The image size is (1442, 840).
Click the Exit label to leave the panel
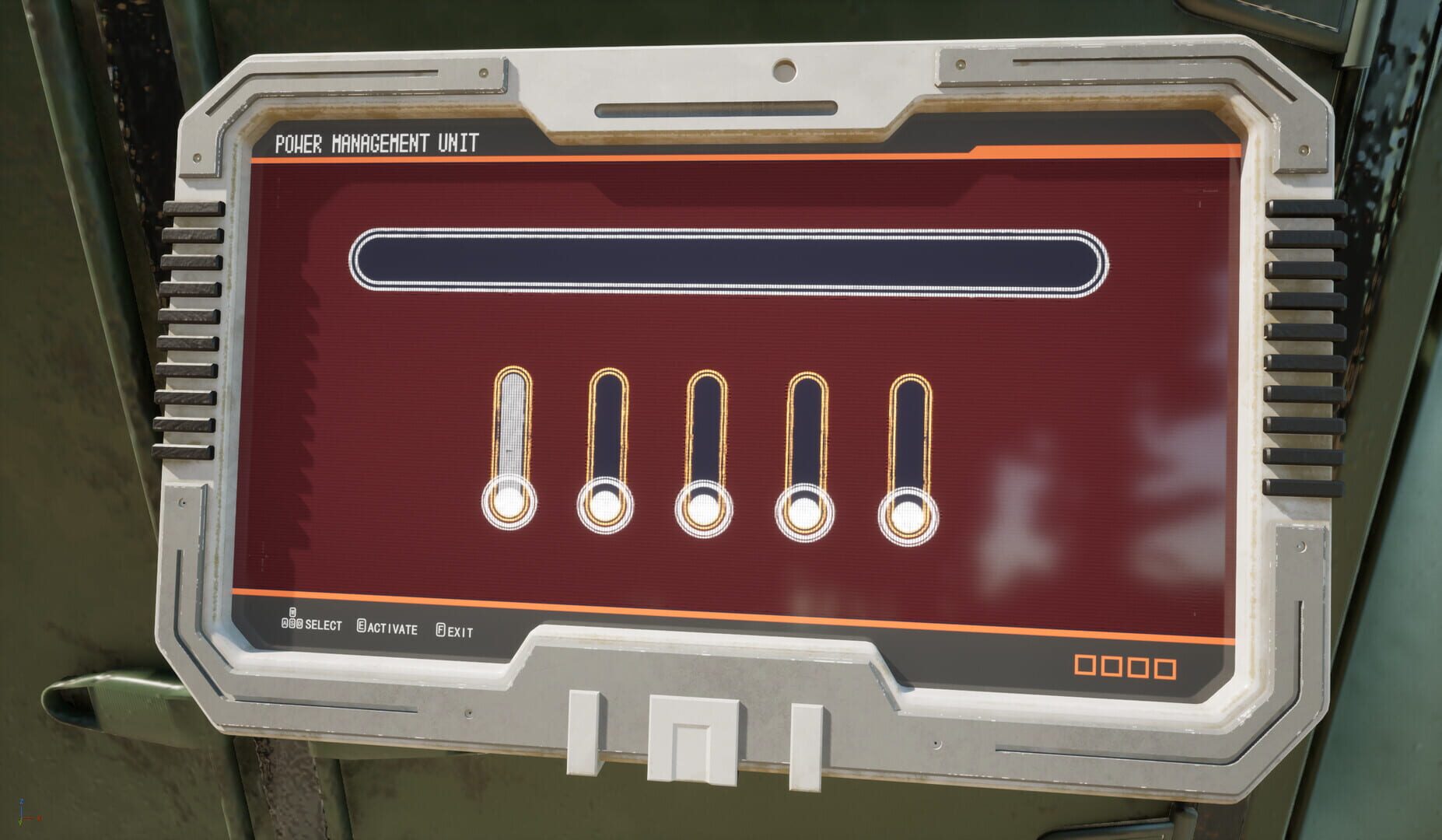pyautogui.click(x=458, y=630)
